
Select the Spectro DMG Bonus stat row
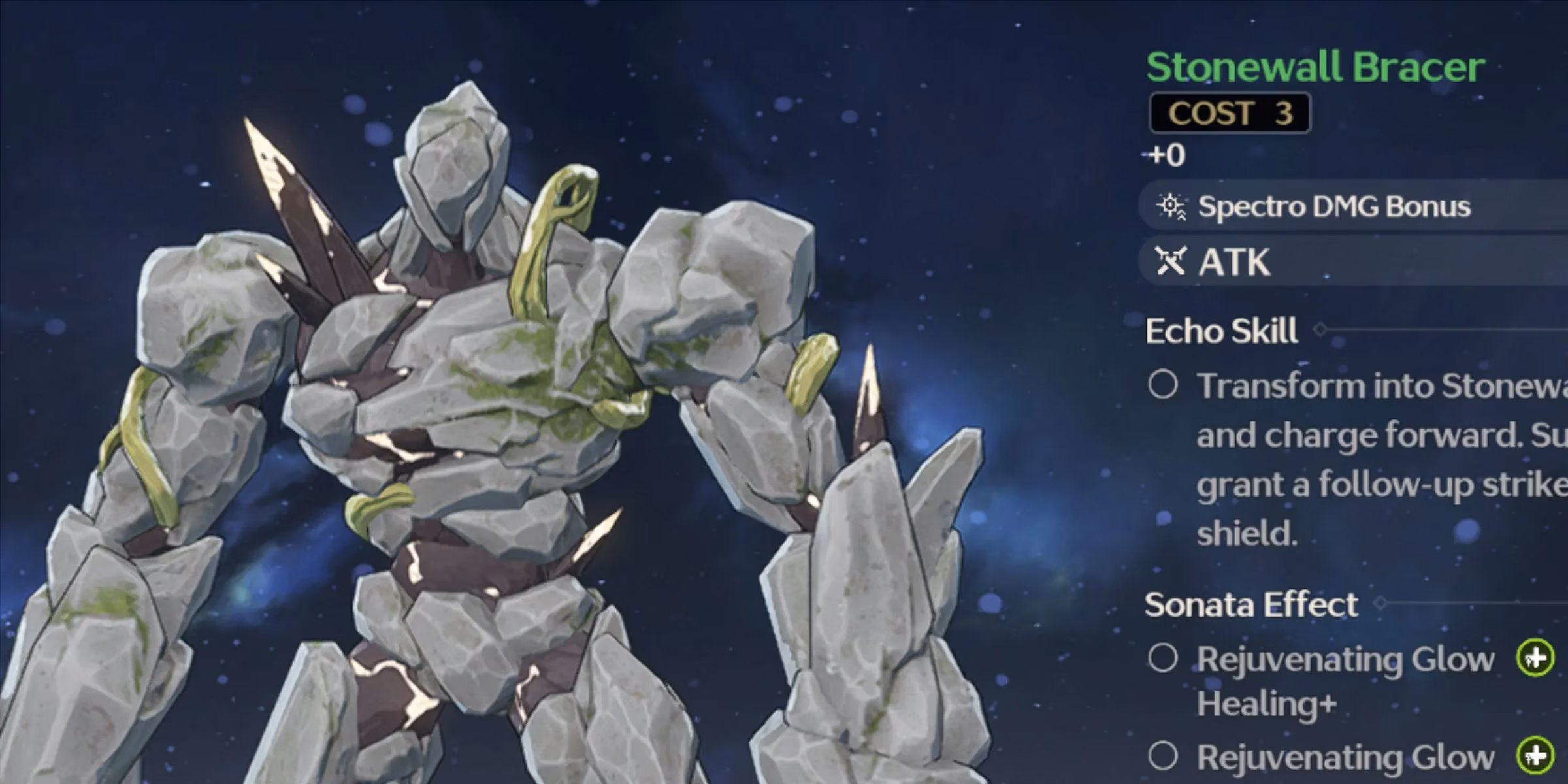pos(1333,206)
